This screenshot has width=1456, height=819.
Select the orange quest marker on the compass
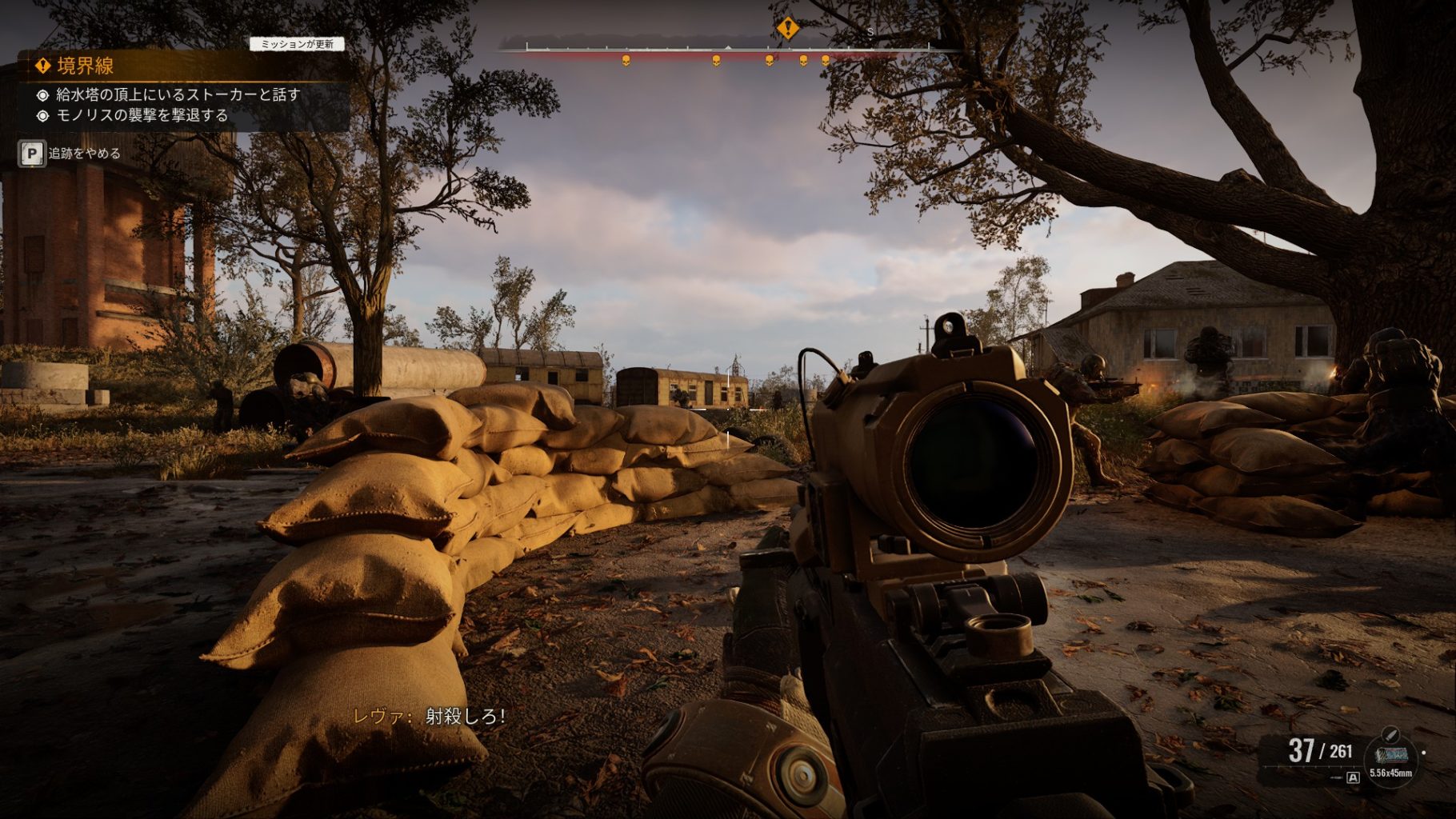tap(787, 30)
